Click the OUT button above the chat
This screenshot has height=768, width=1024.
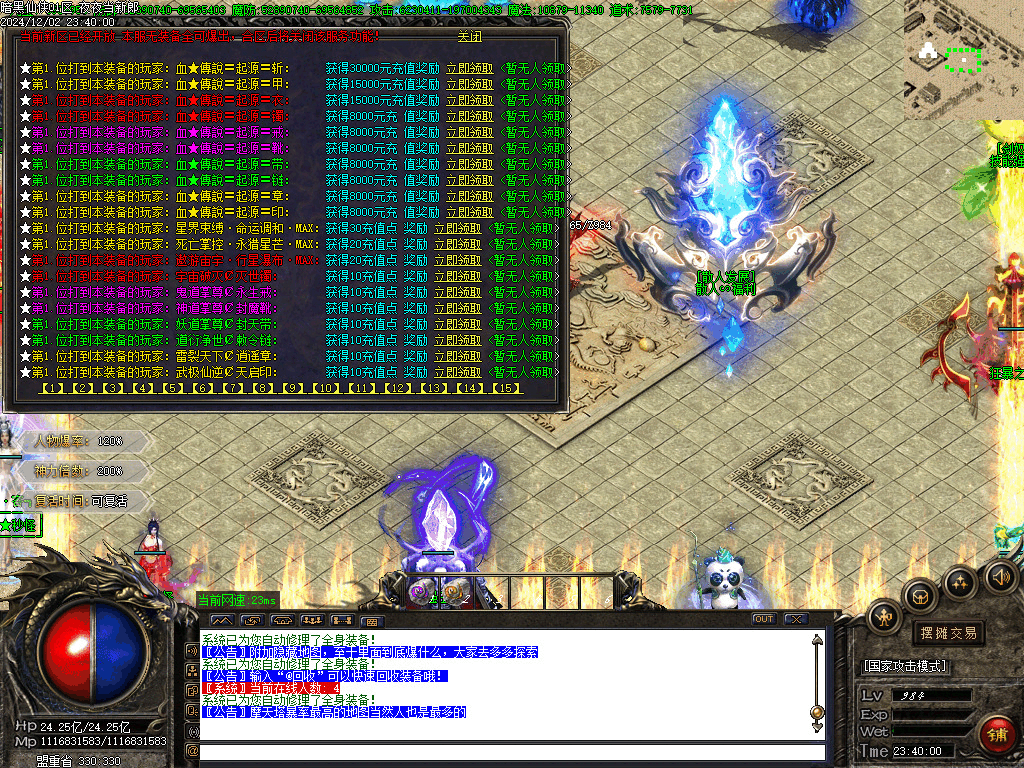(x=763, y=619)
